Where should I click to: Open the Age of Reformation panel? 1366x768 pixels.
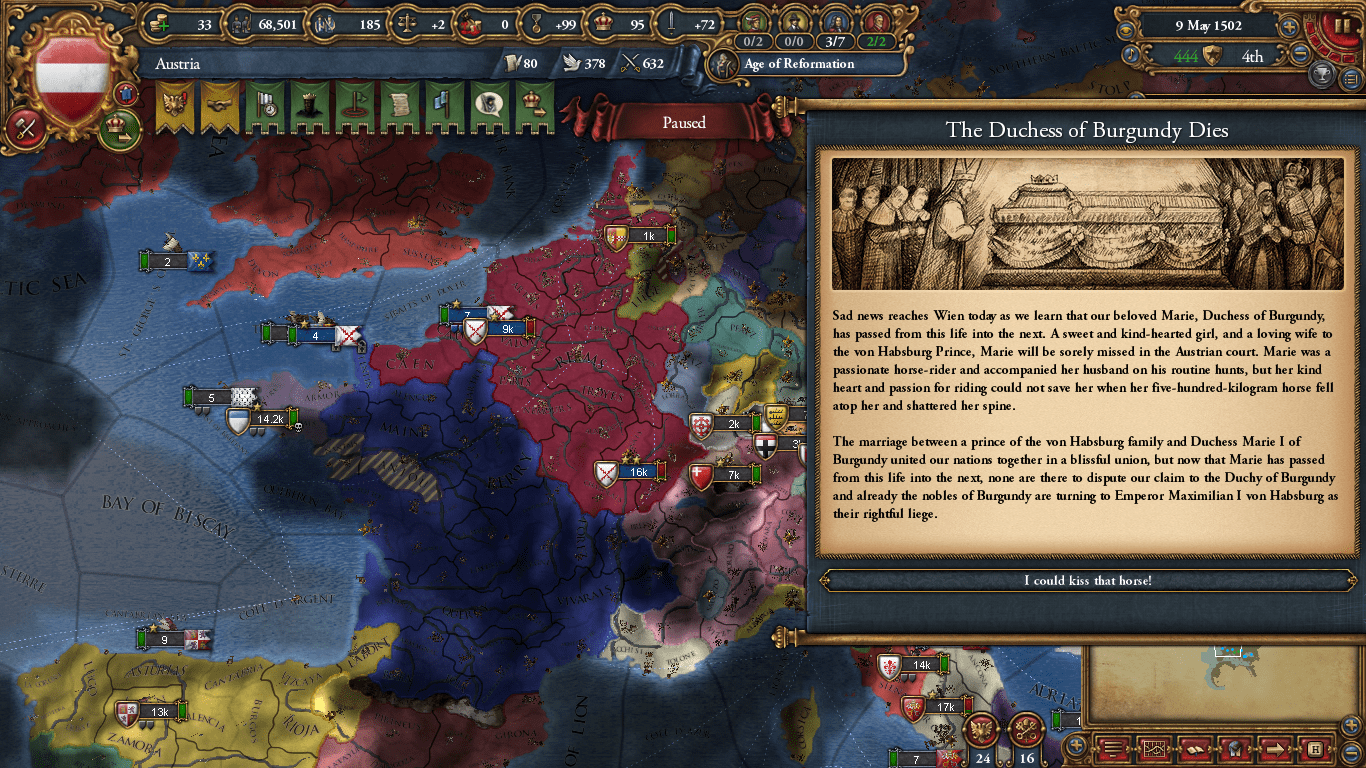coord(806,63)
